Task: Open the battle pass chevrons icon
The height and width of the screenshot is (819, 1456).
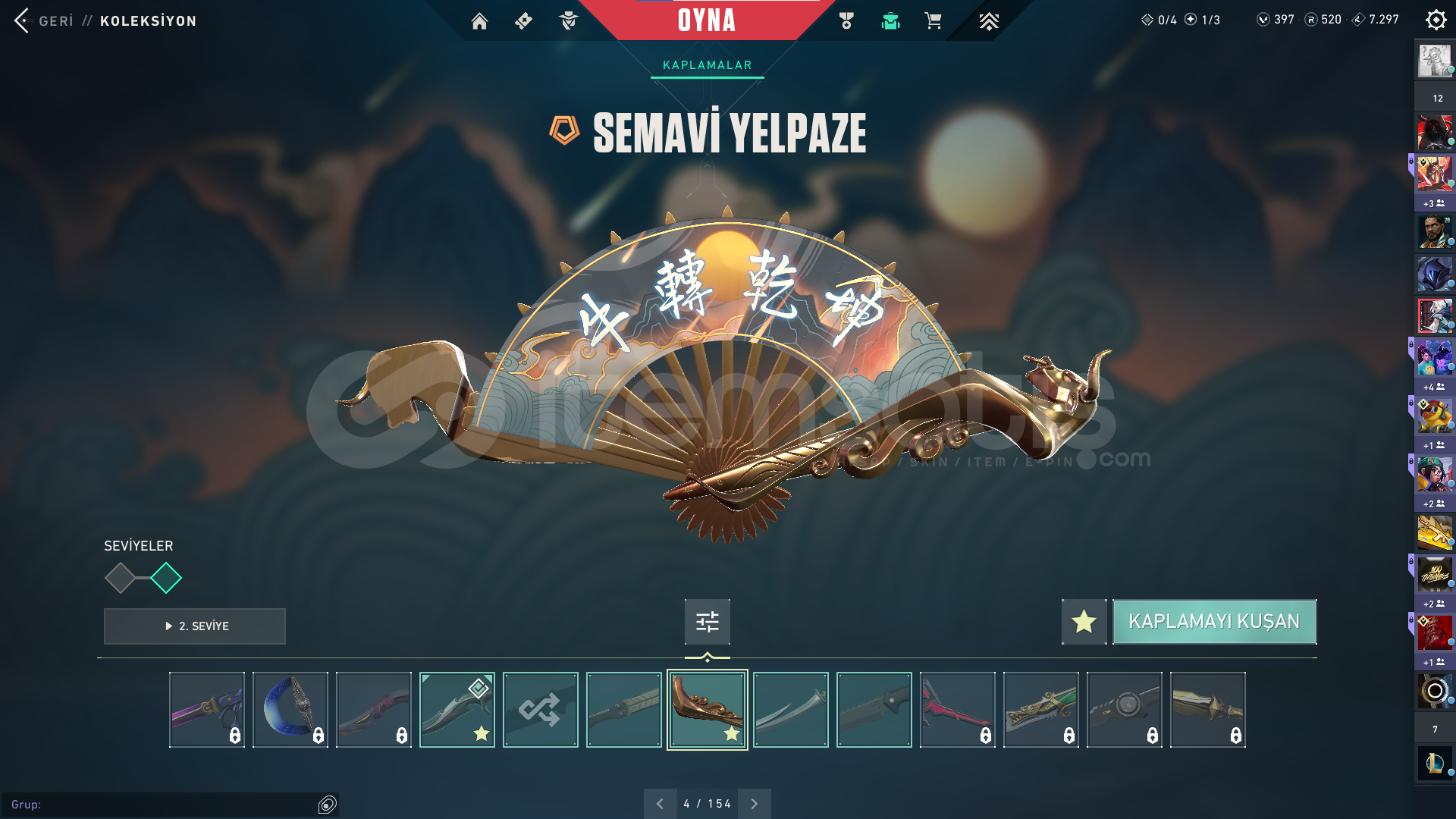Action: coord(988,21)
